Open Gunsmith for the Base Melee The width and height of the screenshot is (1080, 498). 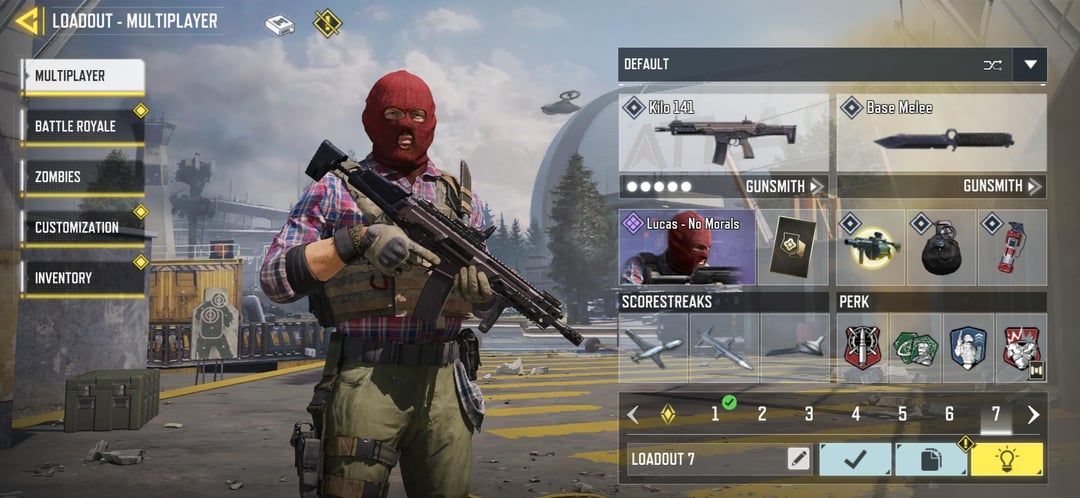pyautogui.click(x=1002, y=186)
